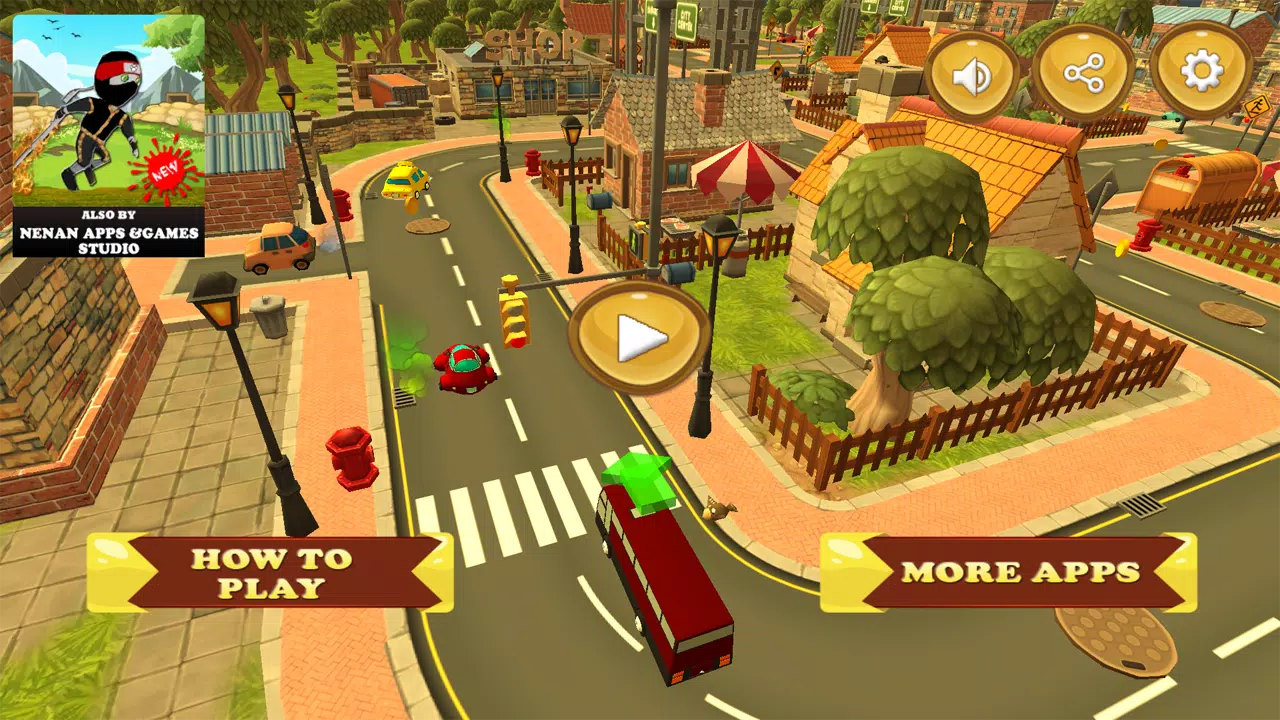Tap the SHOP sign on the storefront
This screenshot has width=1280, height=720.
[530, 45]
